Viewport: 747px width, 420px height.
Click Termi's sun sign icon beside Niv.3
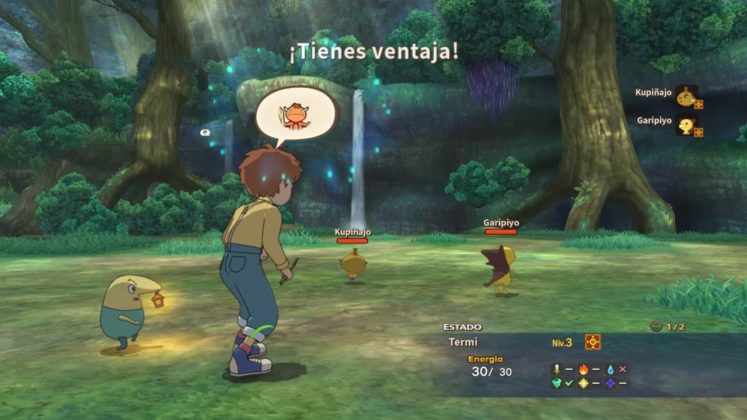tap(593, 342)
